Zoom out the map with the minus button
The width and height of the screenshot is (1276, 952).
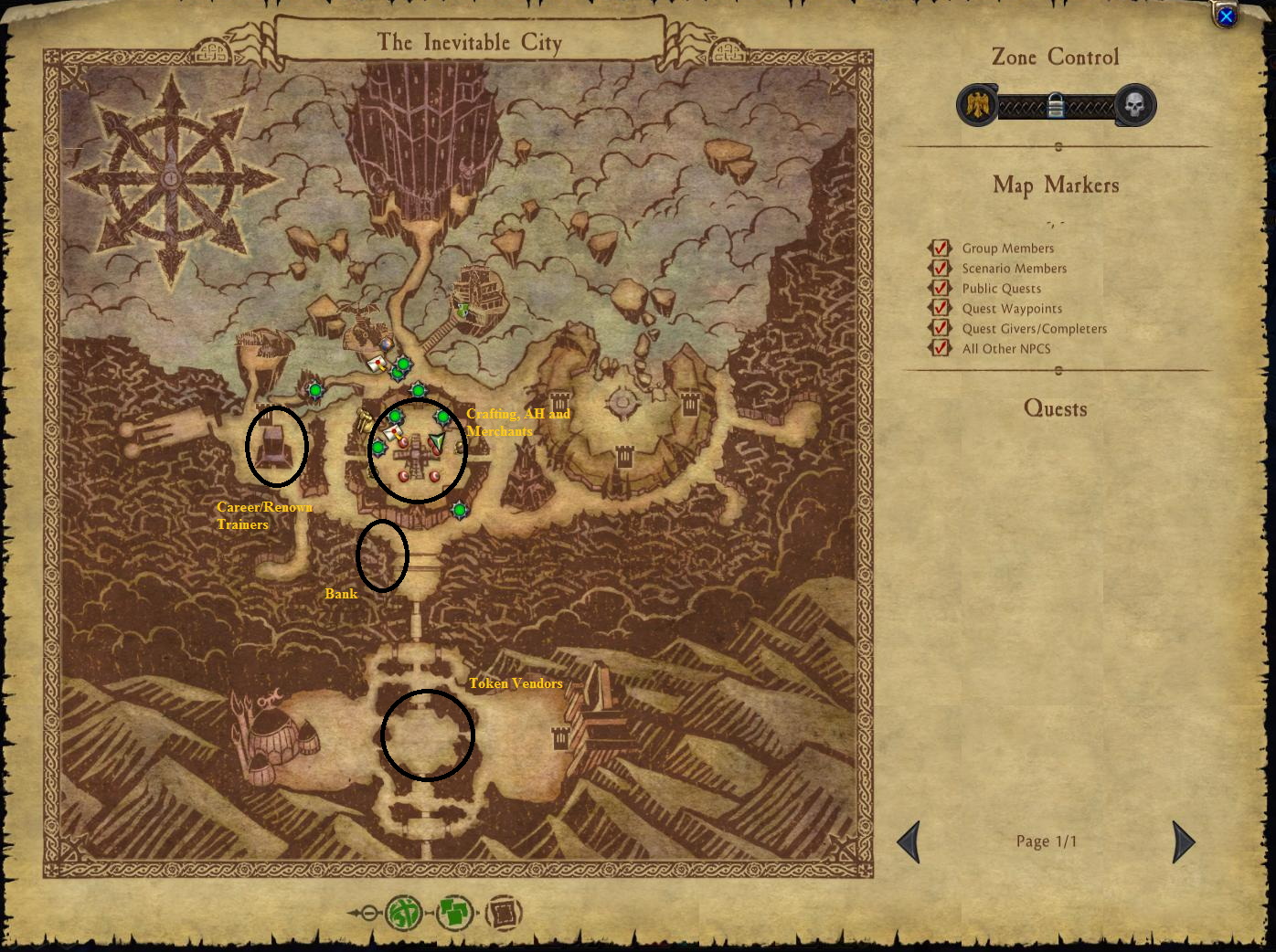(367, 913)
